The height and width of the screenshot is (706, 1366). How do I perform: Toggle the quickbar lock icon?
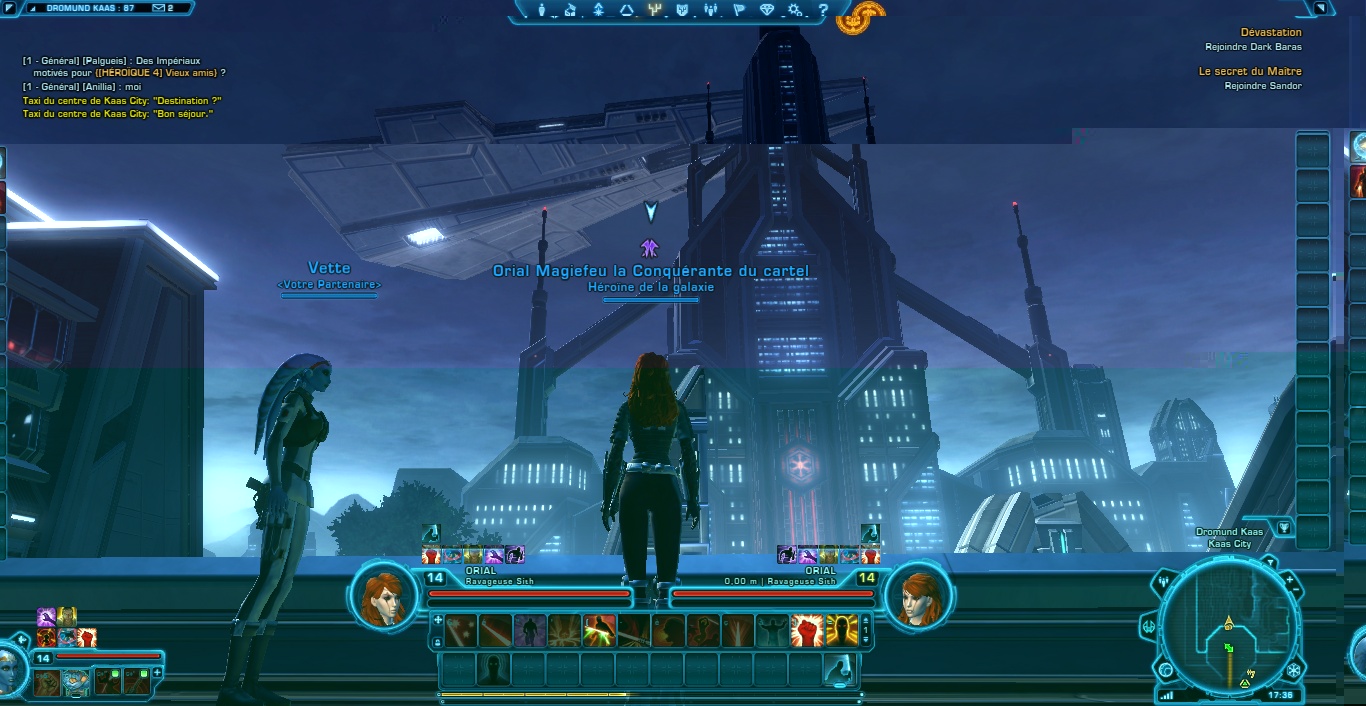[x=437, y=642]
